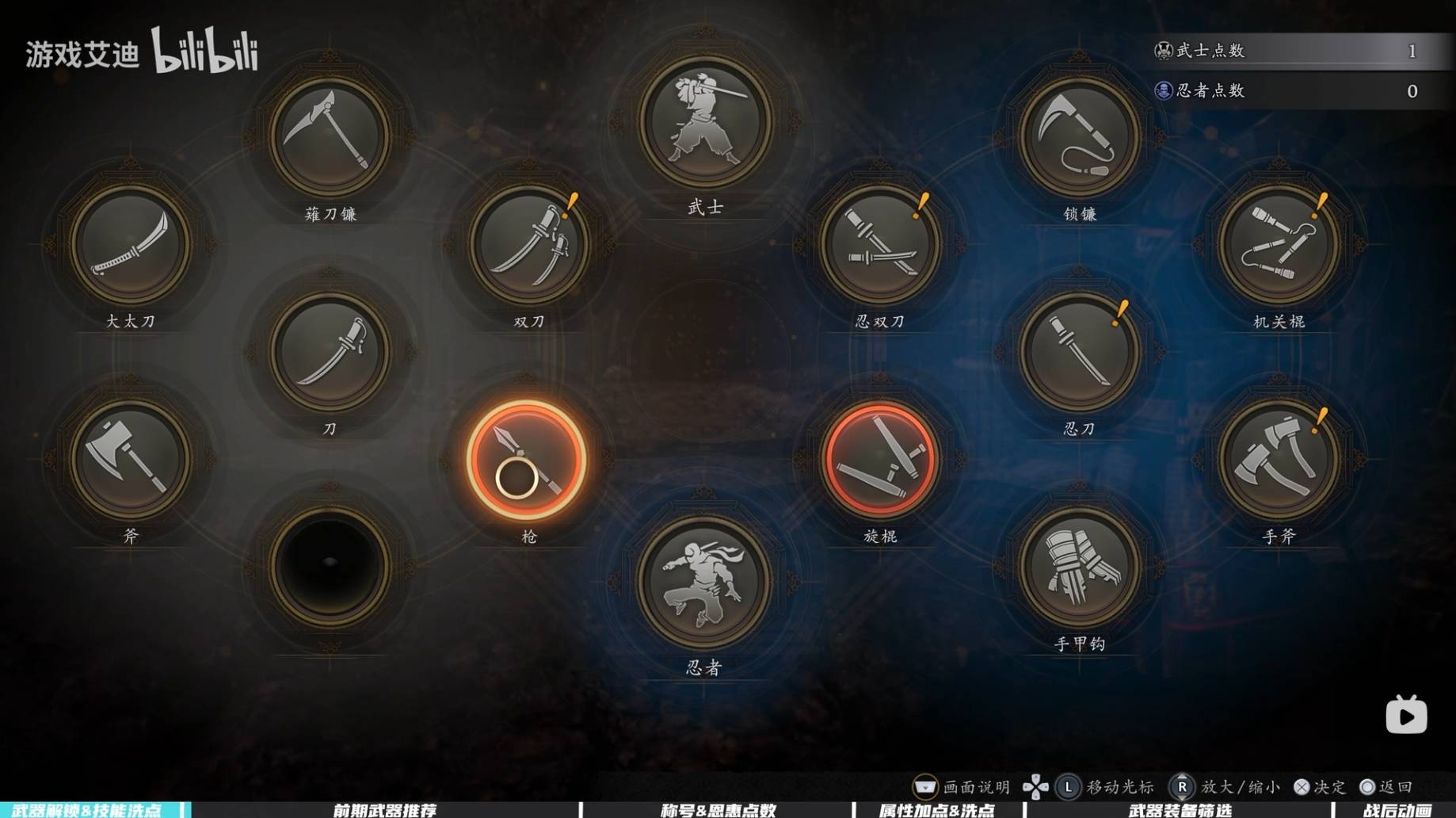Choose the 忍双刀 ninja dual swords node
The image size is (1456, 818).
(x=880, y=245)
